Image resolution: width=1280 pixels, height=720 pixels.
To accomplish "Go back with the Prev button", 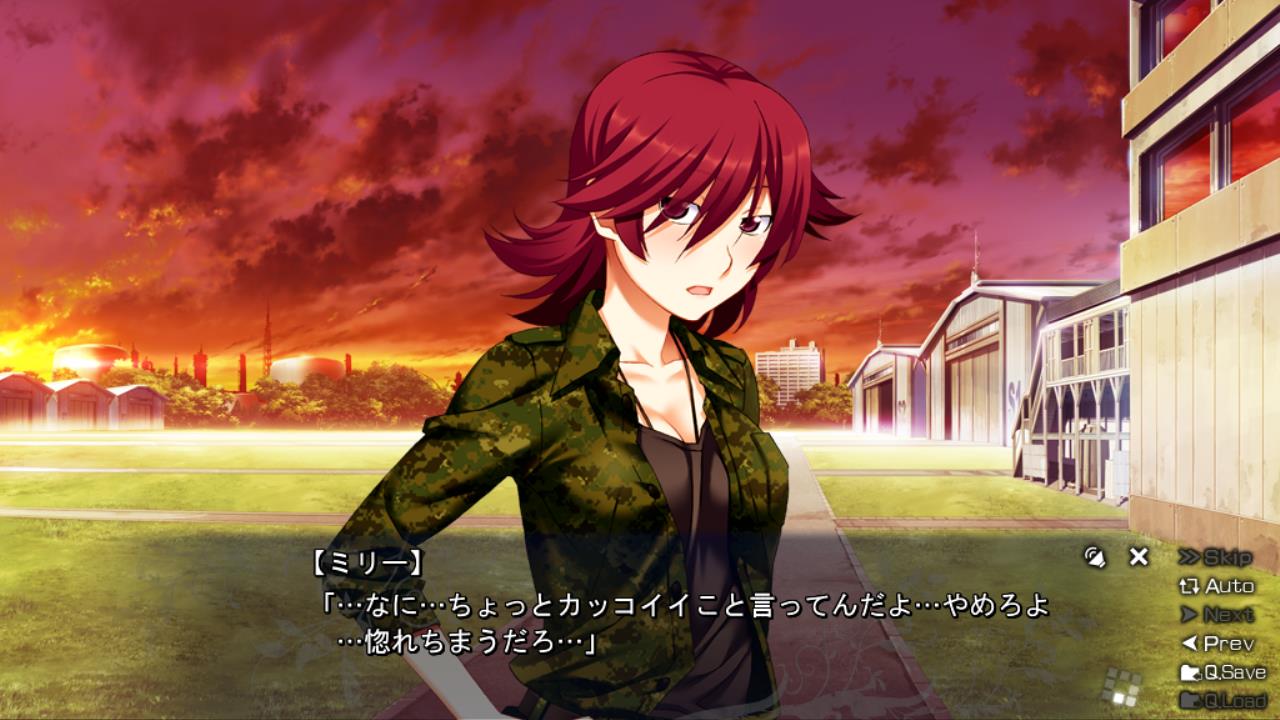I will click(1217, 643).
